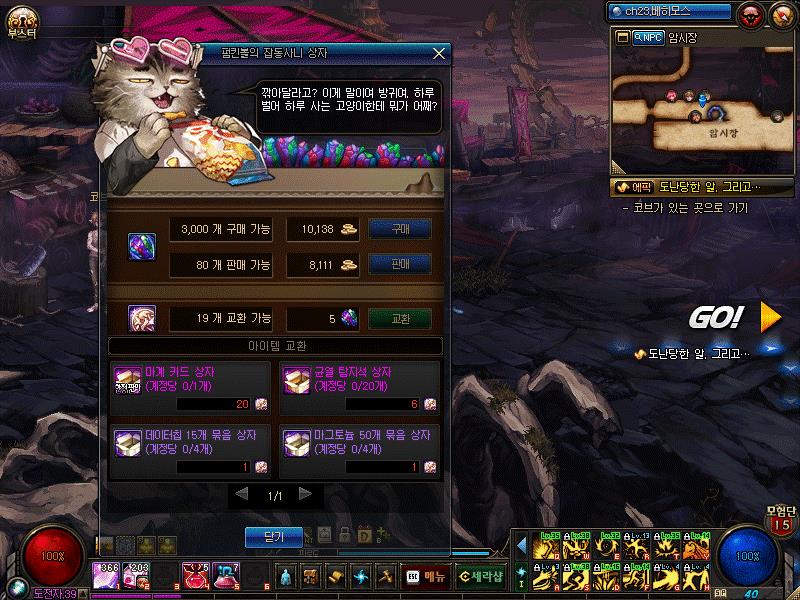Image resolution: width=800 pixels, height=600 pixels.
Task: Select the 균열 탐지석 상자 exchange item
Action: pos(360,388)
